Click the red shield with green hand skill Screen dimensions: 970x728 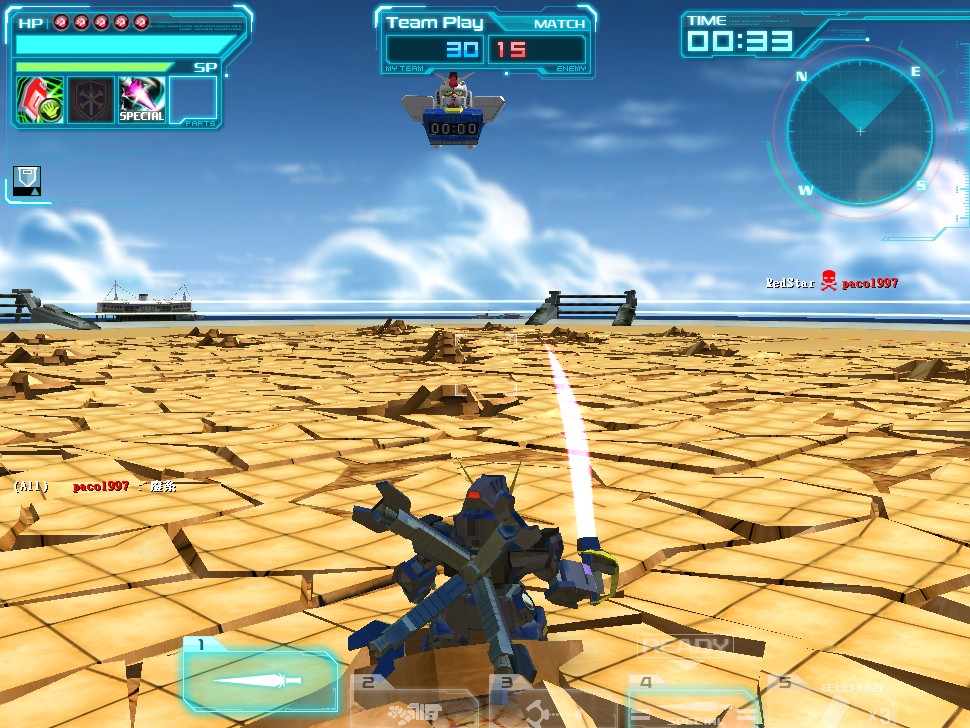(40, 100)
